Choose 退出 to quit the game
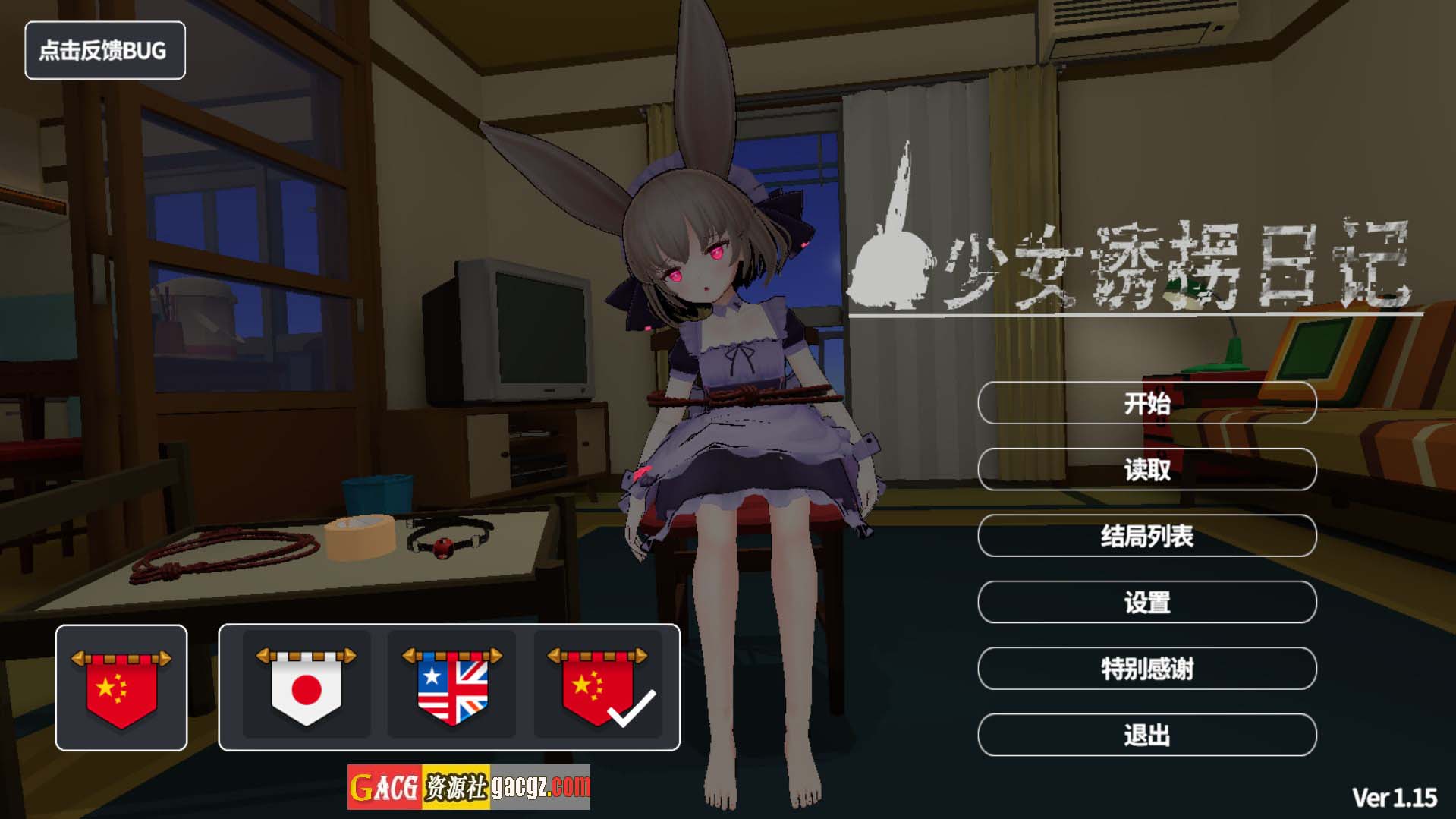Viewport: 1456px width, 819px height. pyautogui.click(x=1146, y=735)
